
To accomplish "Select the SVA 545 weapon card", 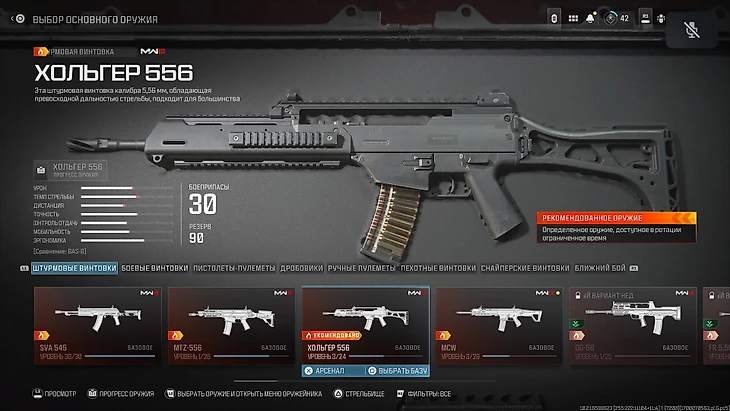I will coord(95,320).
